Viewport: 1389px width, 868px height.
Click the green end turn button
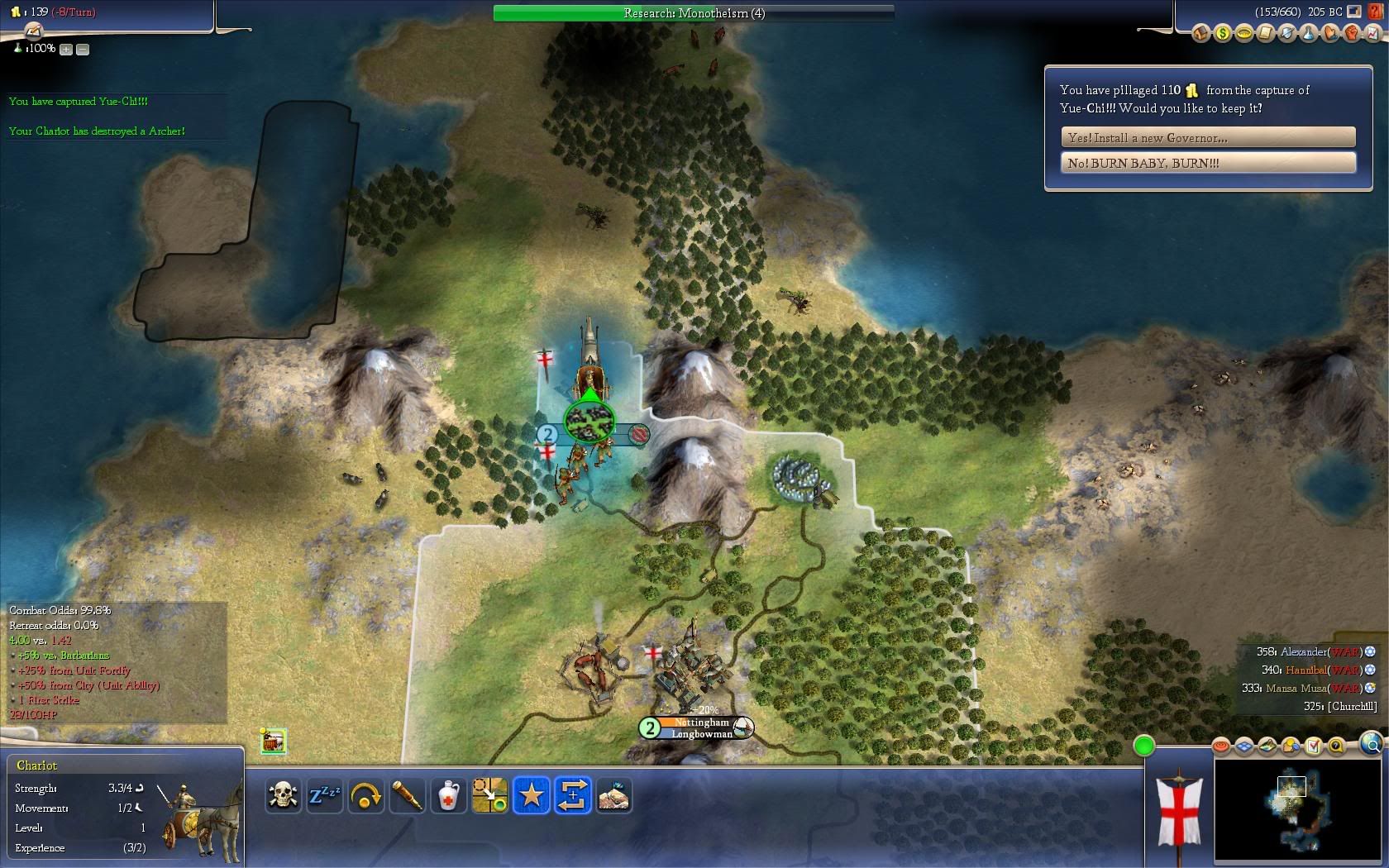1144,746
